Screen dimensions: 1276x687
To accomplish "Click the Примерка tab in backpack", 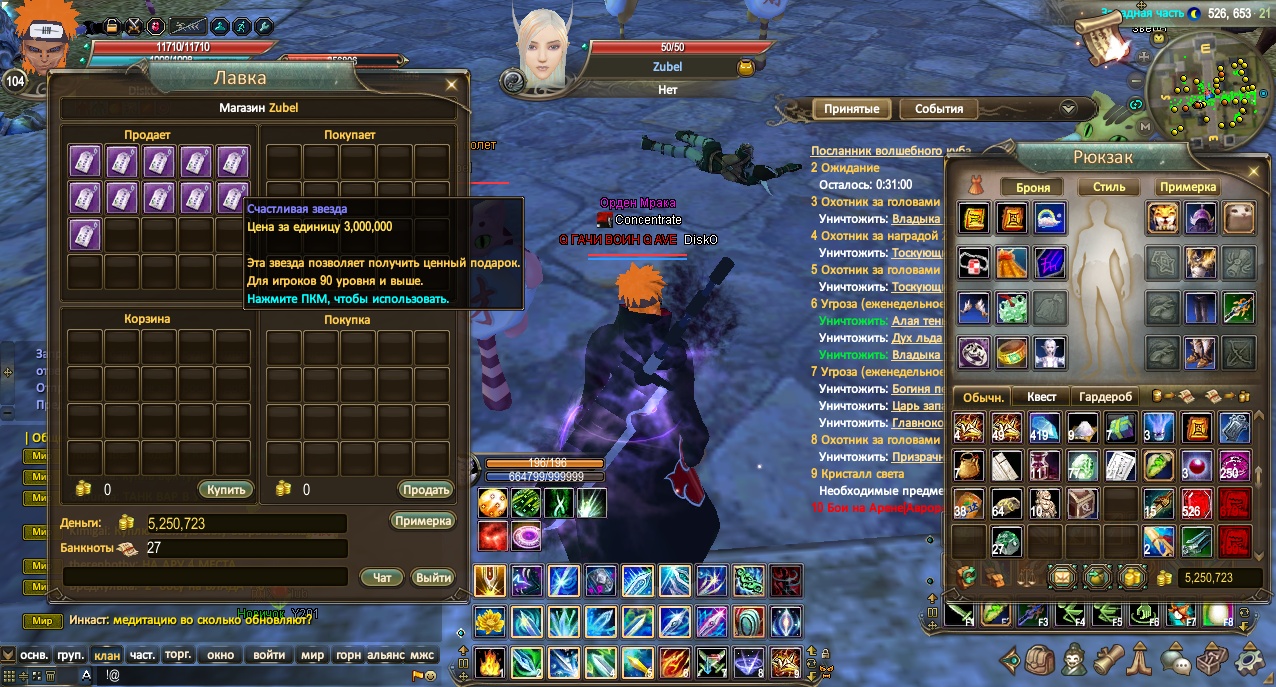I will [1188, 187].
